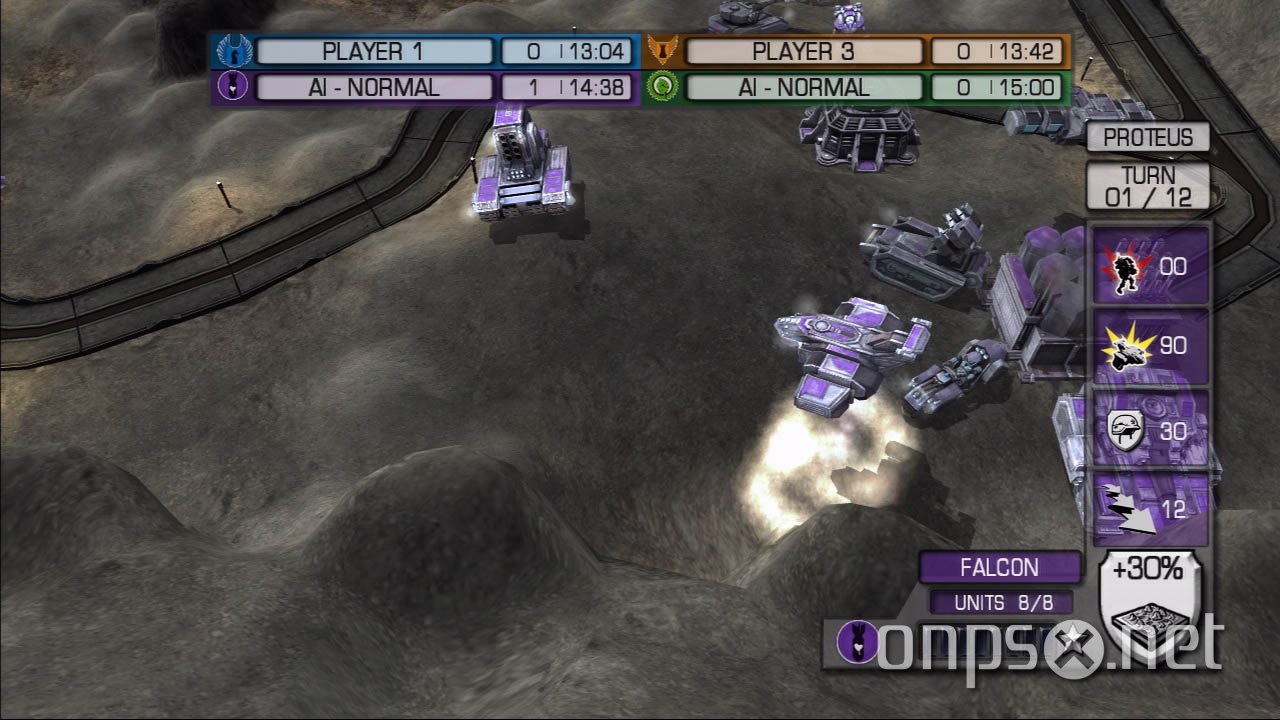Image resolution: width=1280 pixels, height=720 pixels.
Task: Select the PLAYER 1 name bar
Action: click(x=375, y=50)
